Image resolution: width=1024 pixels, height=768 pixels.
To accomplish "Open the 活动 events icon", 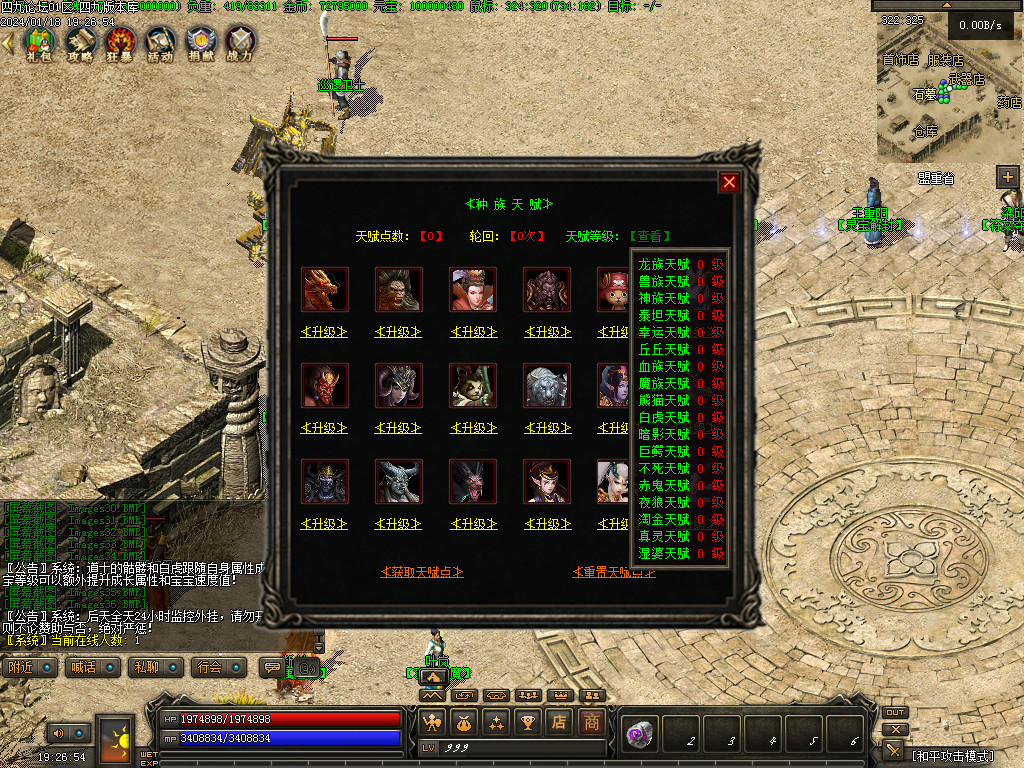I will pyautogui.click(x=160, y=43).
